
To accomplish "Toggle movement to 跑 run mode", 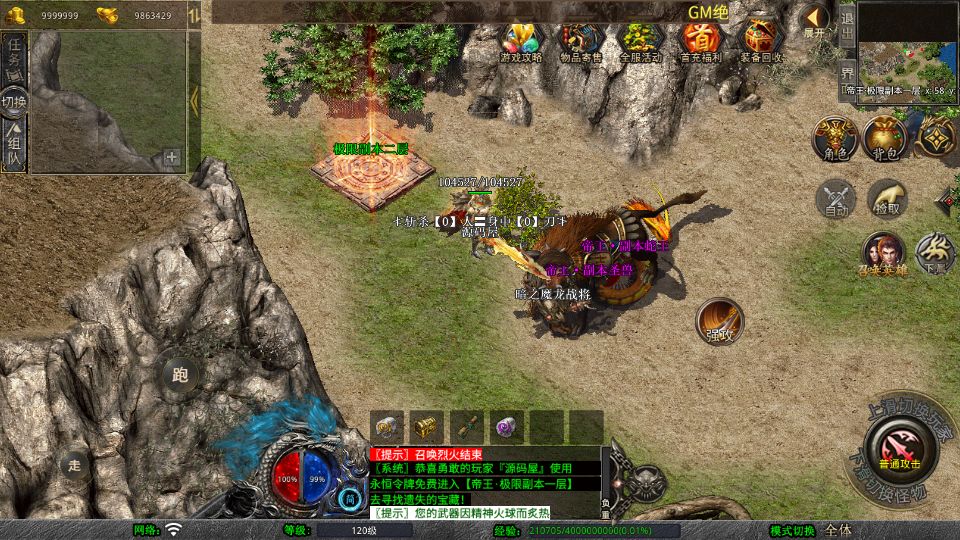I will (x=181, y=376).
